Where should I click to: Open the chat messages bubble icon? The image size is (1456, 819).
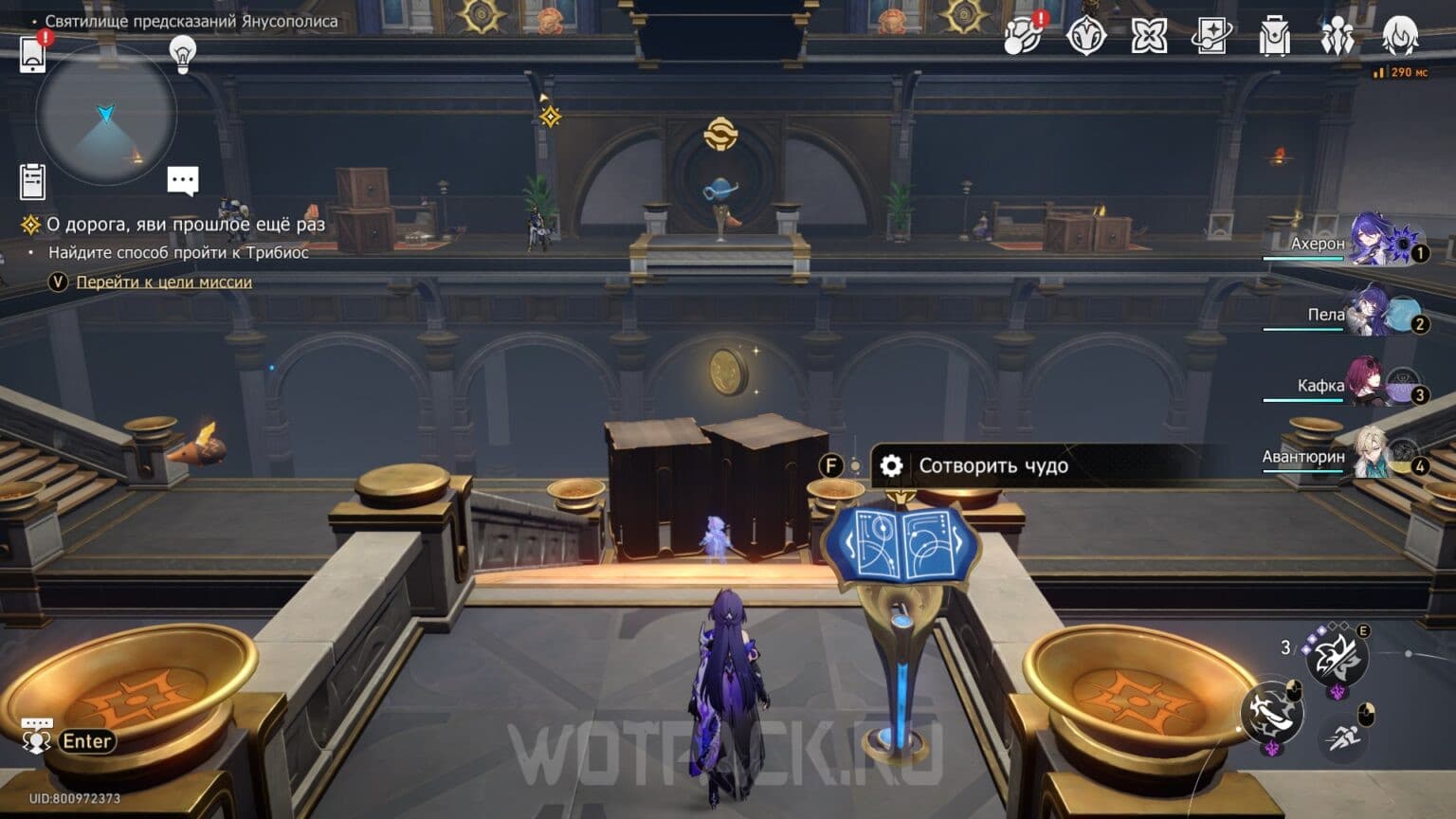pyautogui.click(x=181, y=179)
